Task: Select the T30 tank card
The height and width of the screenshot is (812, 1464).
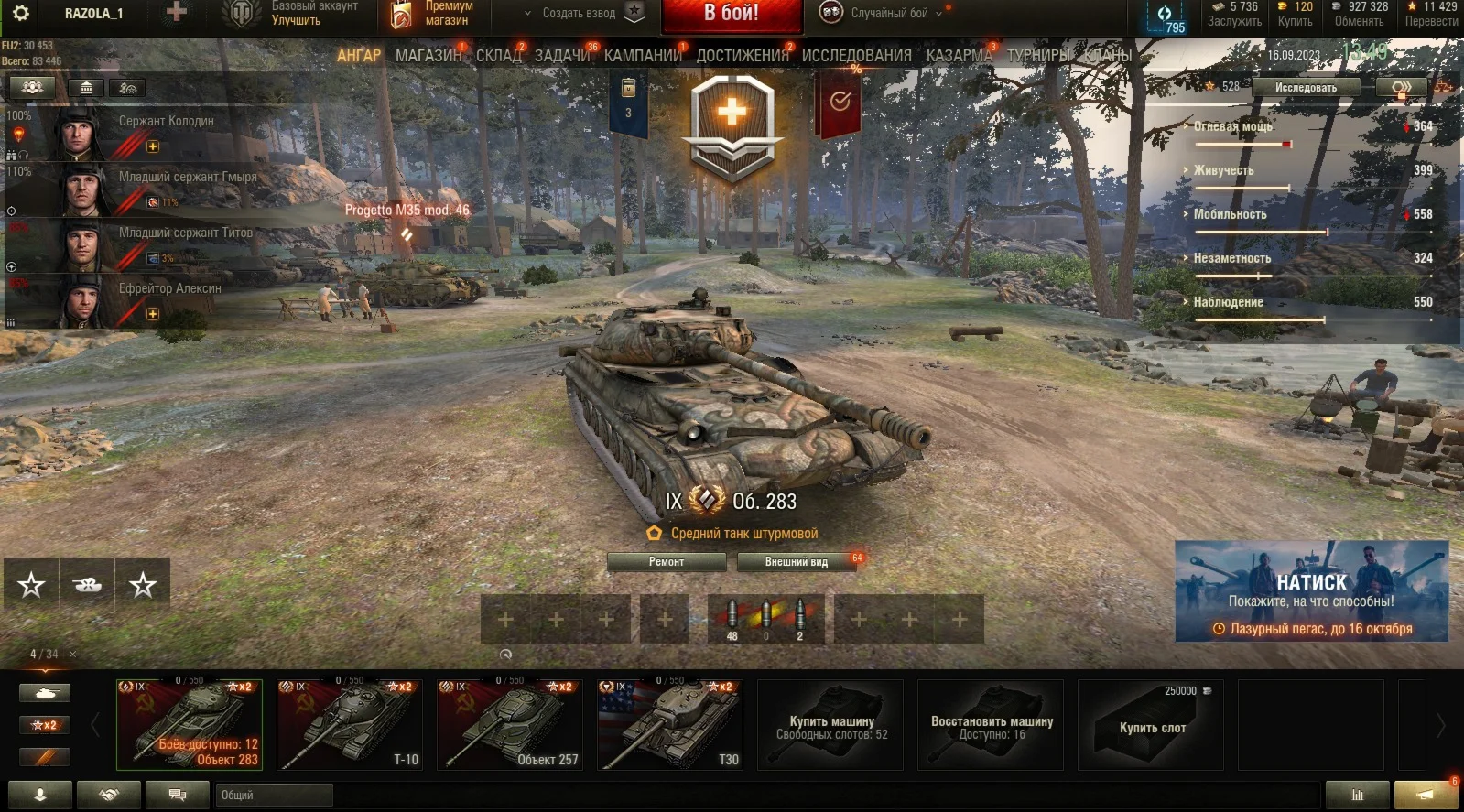Action: (670, 724)
